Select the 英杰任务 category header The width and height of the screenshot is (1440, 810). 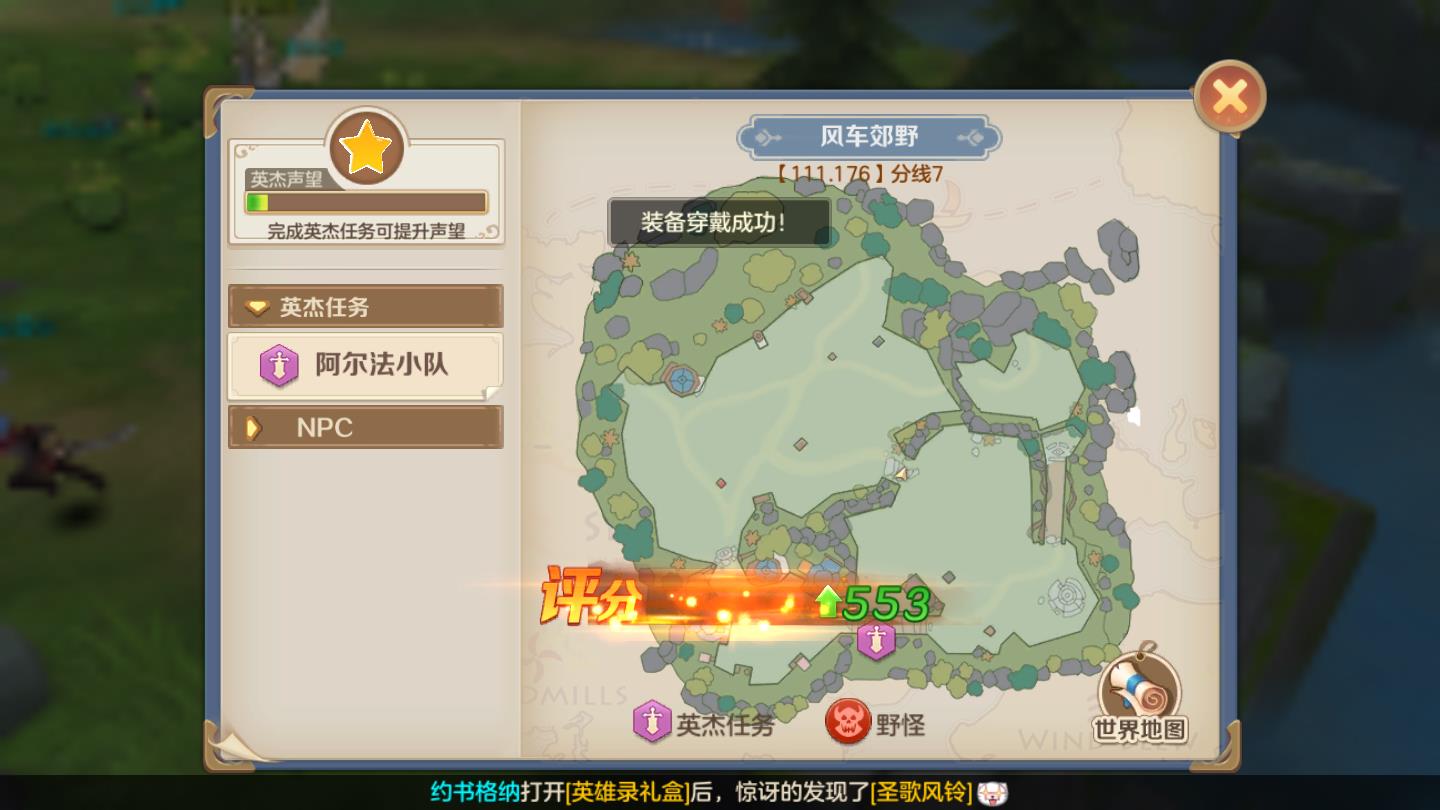coord(365,306)
